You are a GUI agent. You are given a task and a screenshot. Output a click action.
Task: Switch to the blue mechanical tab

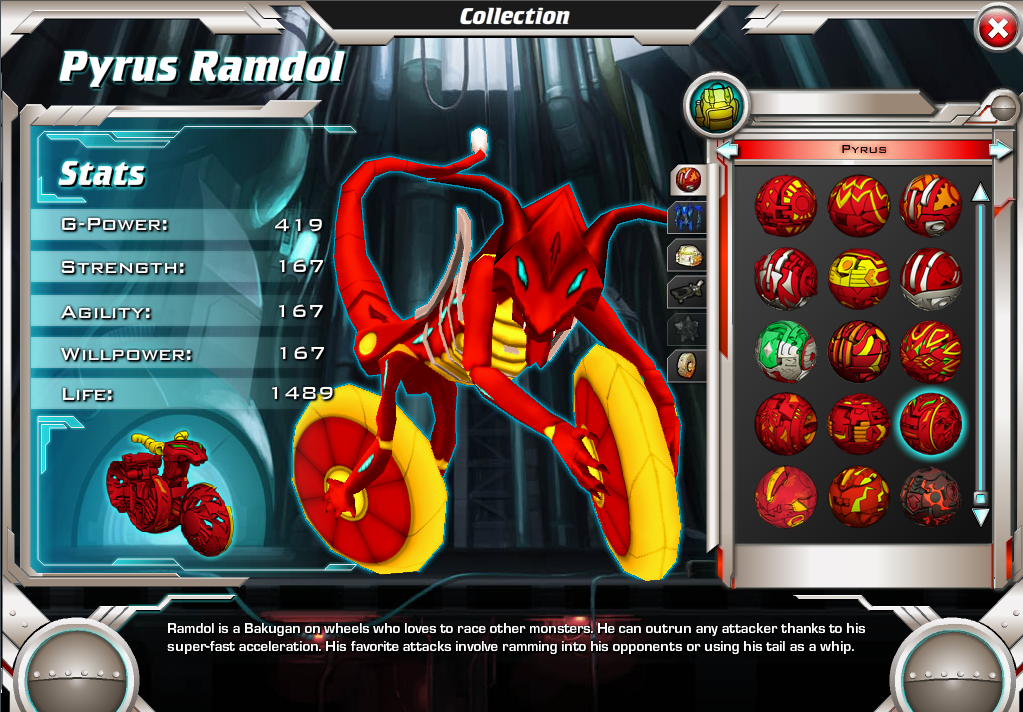click(x=688, y=217)
